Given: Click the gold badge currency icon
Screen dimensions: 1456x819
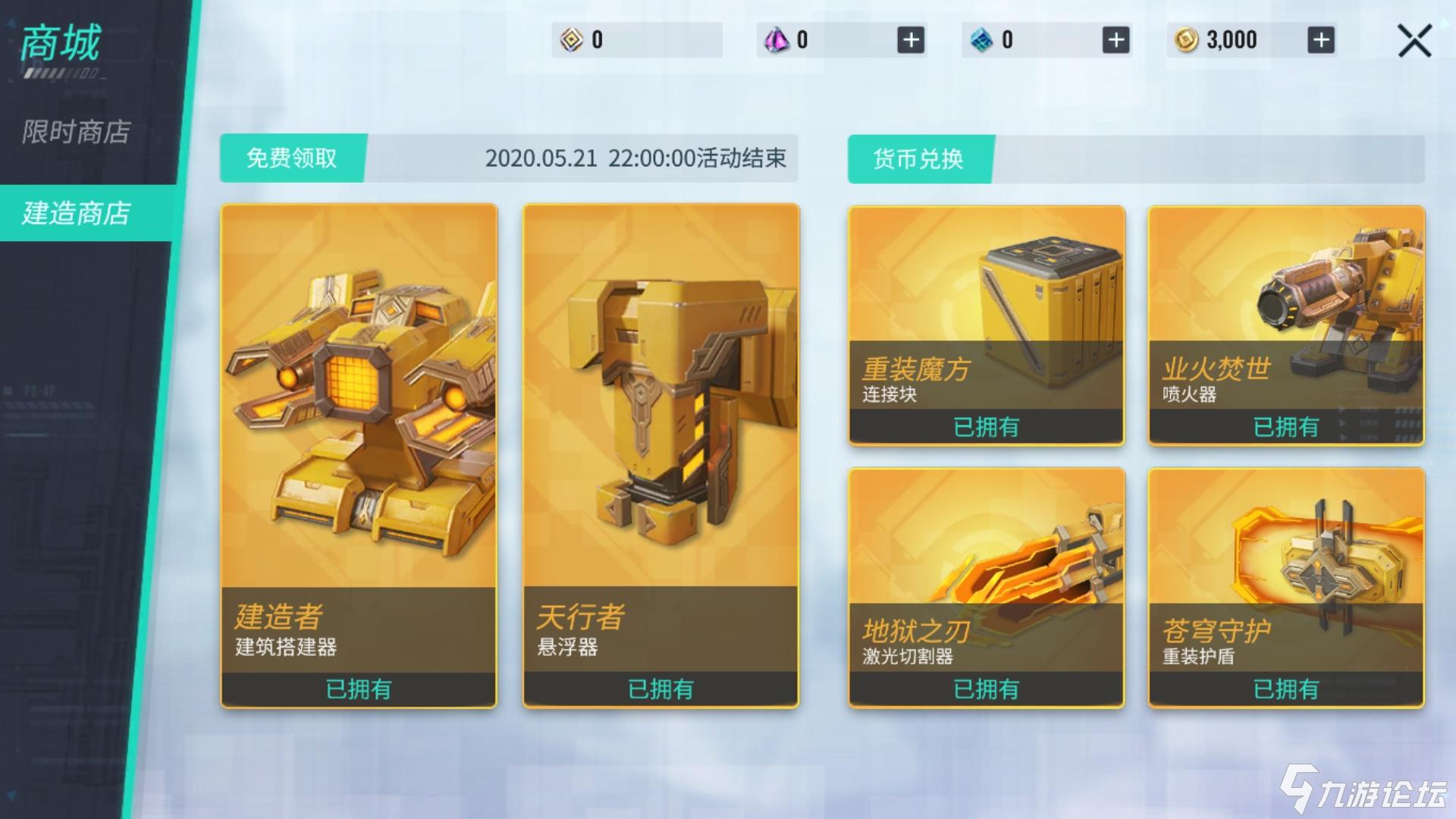Looking at the screenshot, I should (570, 39).
